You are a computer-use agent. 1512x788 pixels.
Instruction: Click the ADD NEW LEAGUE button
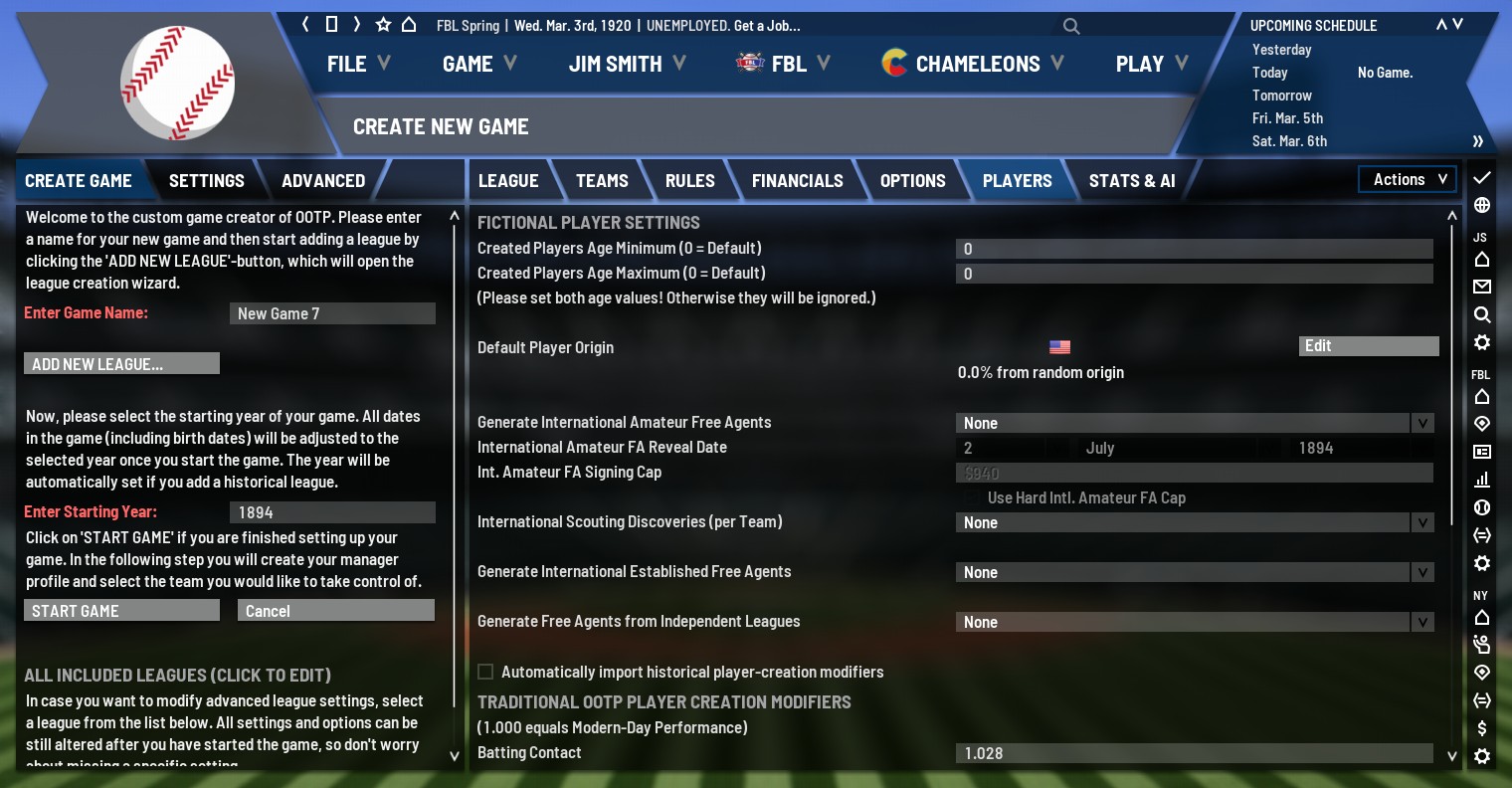click(121, 364)
